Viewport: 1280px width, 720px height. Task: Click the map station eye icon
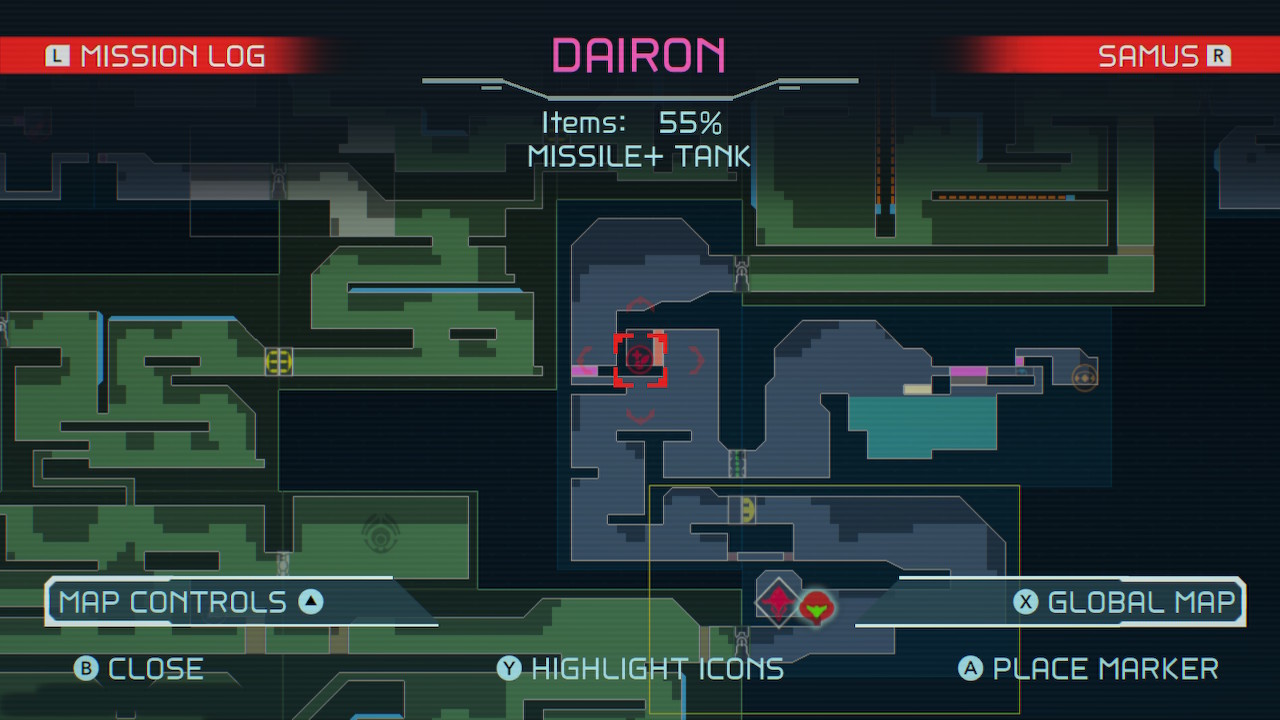tap(383, 537)
